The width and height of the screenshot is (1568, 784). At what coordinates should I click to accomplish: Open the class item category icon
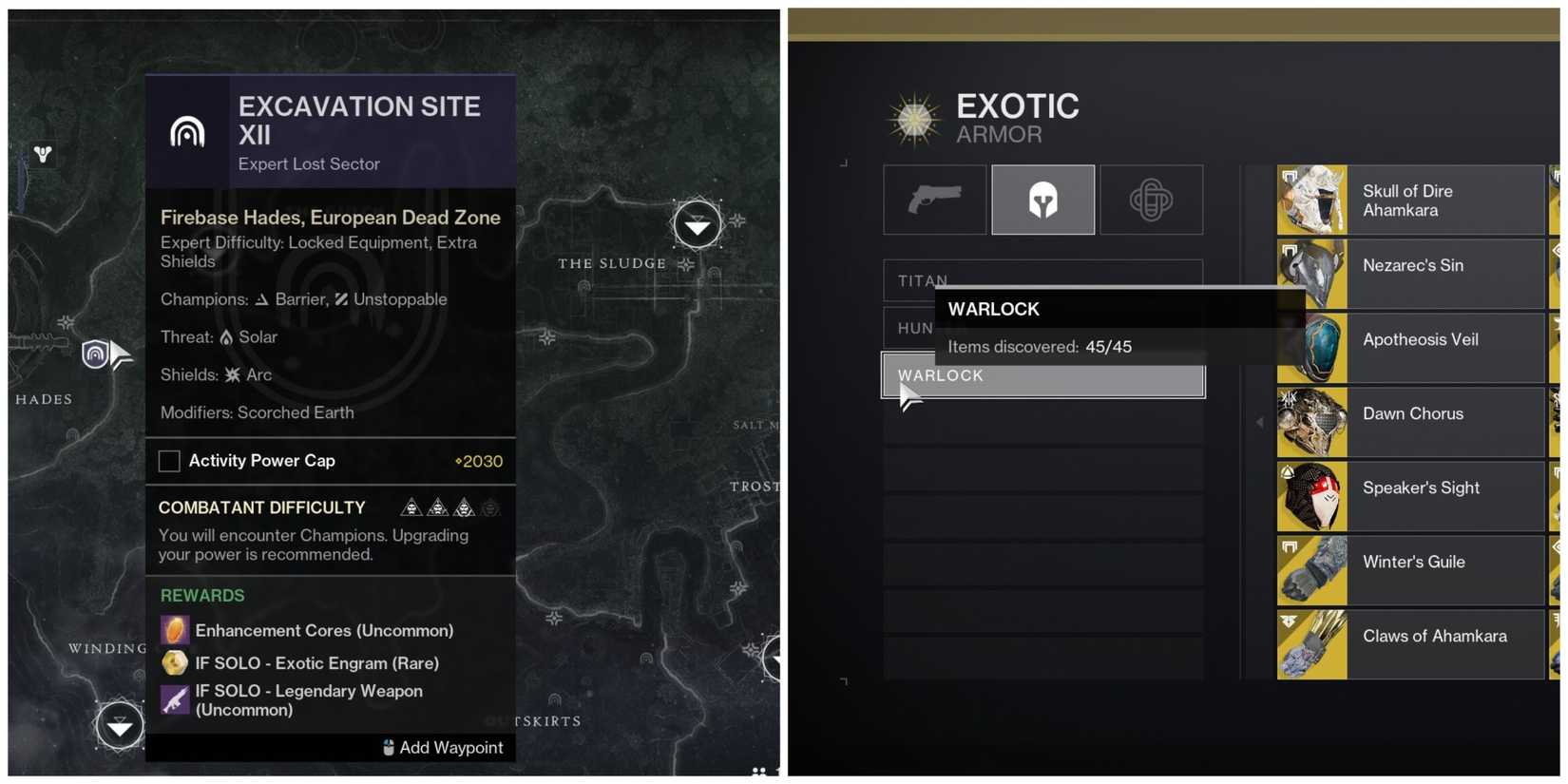click(x=1152, y=200)
